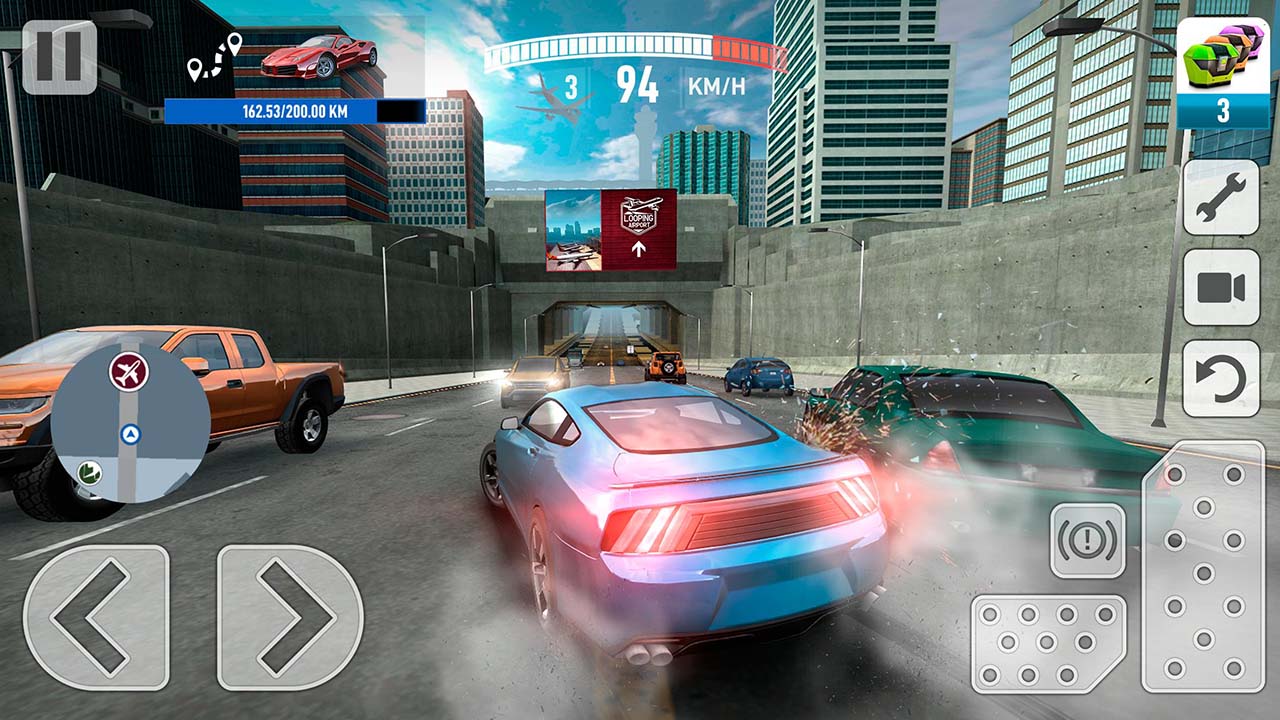
Task: Switch camera view with the camera button
Action: tap(1221, 288)
